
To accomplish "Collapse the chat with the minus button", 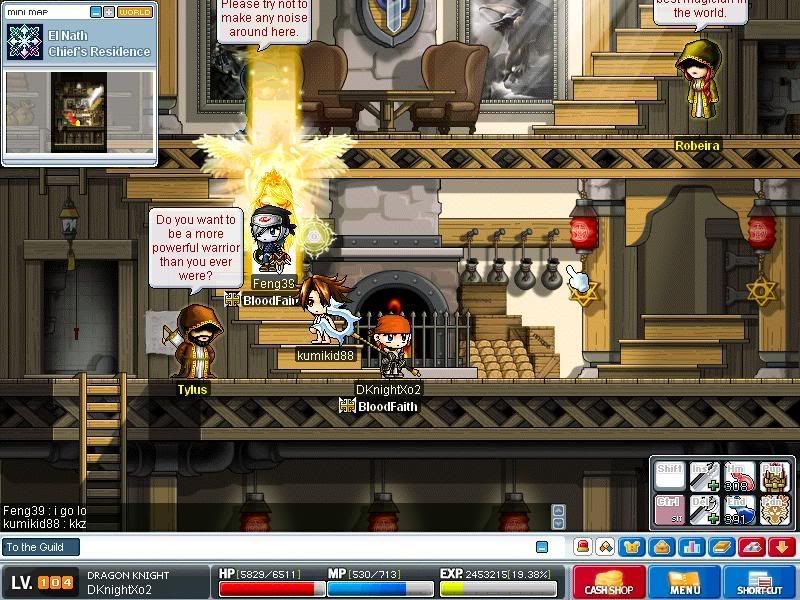I will click(542, 547).
